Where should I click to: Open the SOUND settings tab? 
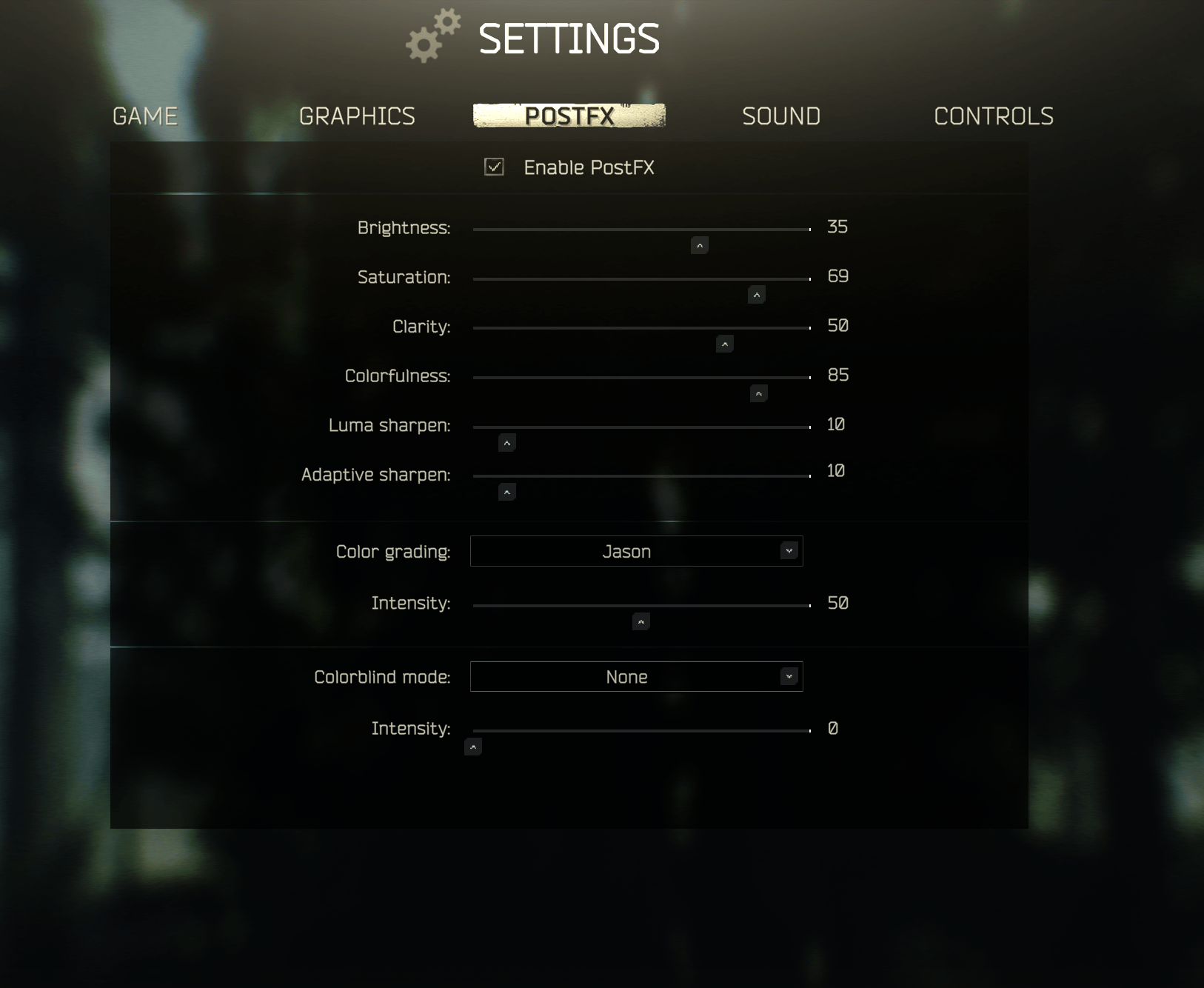[781, 116]
